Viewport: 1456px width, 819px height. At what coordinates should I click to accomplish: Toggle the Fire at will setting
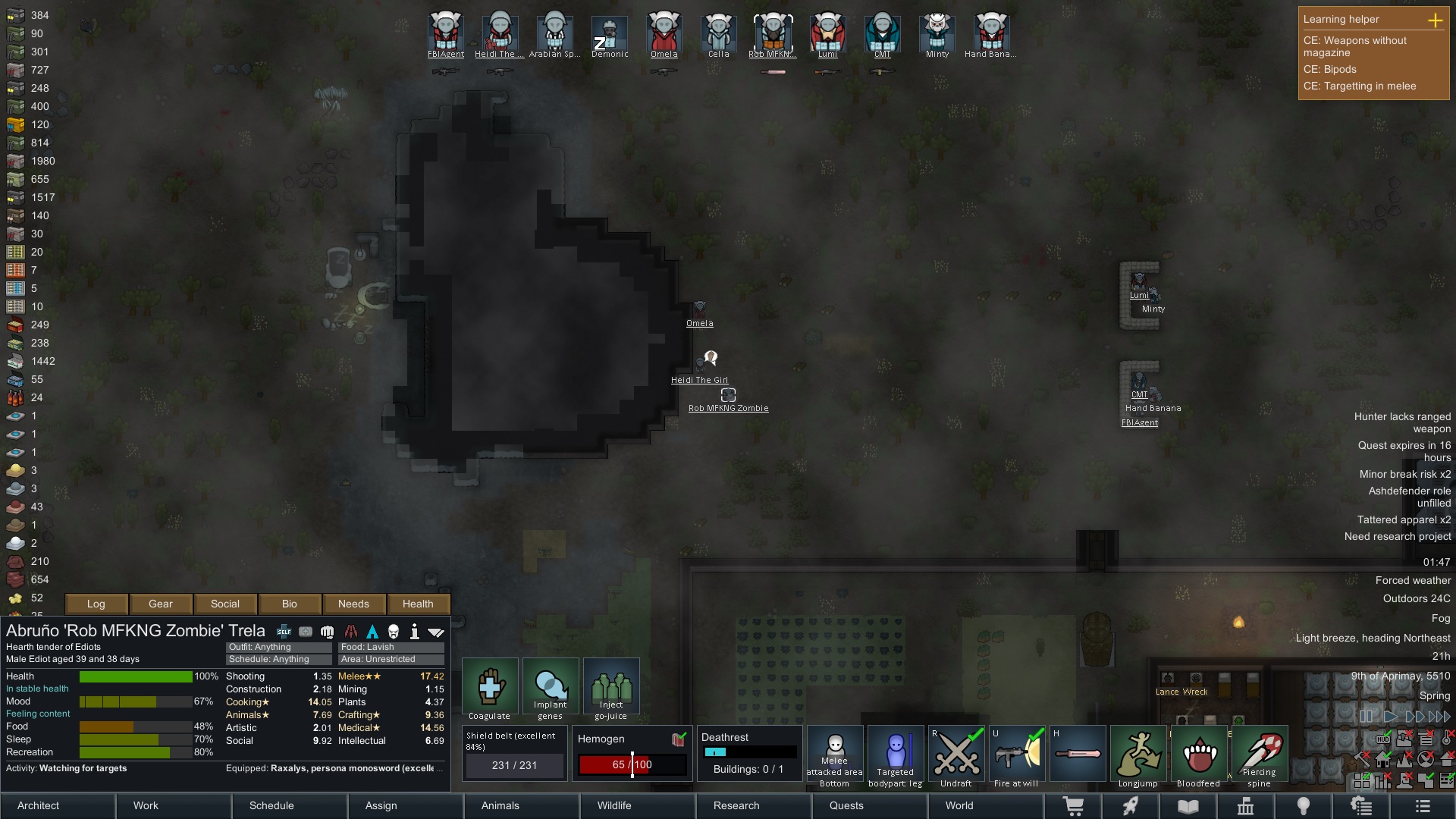(1017, 755)
